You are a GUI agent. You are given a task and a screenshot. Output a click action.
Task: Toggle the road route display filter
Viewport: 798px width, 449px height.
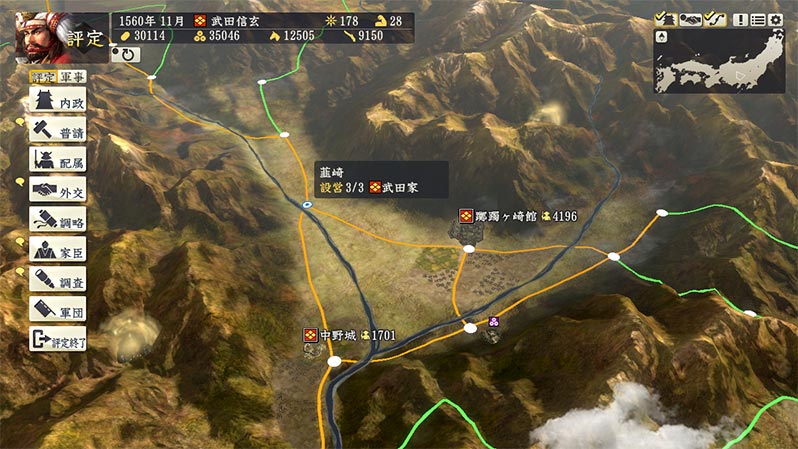pos(714,20)
